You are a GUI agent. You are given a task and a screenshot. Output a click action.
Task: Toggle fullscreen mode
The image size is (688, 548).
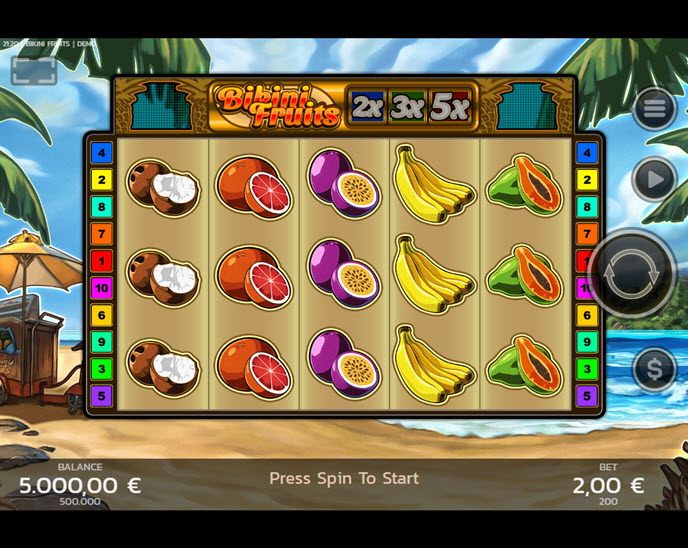(34, 70)
